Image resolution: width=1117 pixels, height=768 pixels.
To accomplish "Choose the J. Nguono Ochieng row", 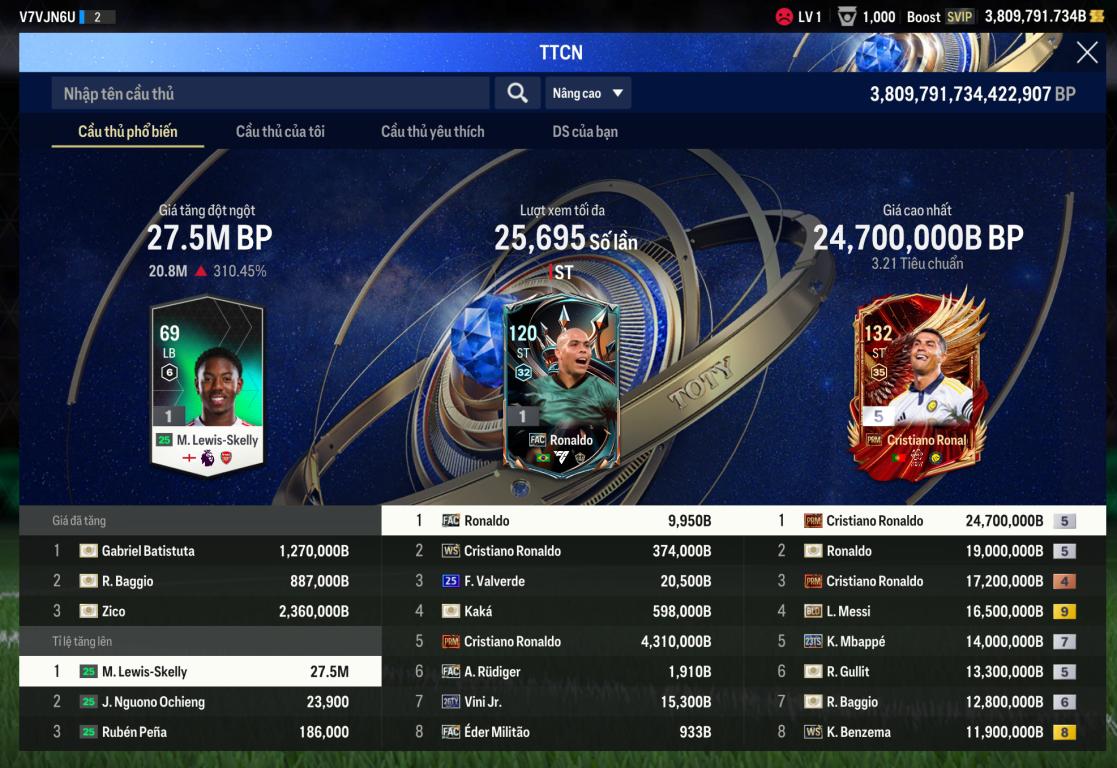I will tap(200, 702).
